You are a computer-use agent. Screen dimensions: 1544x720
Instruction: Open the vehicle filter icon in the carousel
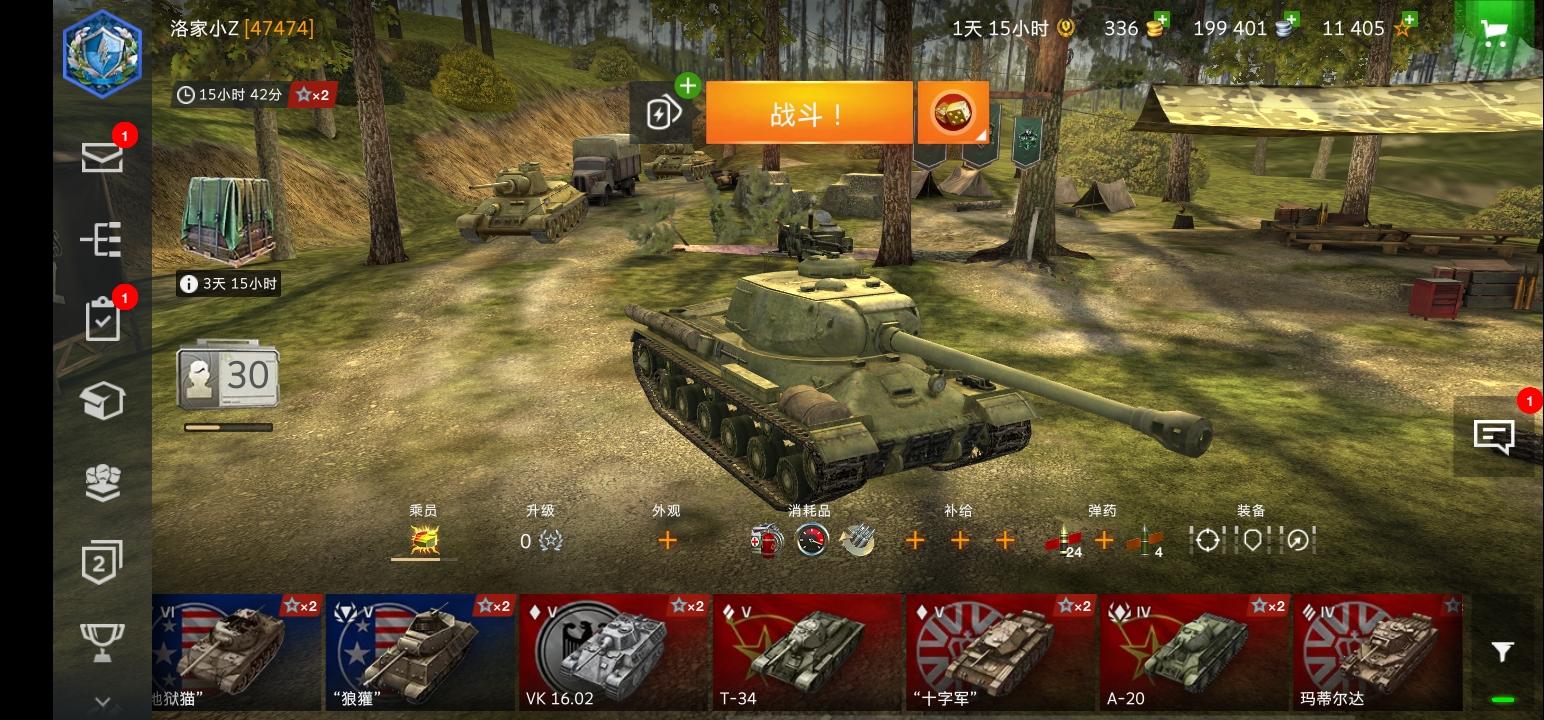pyautogui.click(x=1501, y=651)
